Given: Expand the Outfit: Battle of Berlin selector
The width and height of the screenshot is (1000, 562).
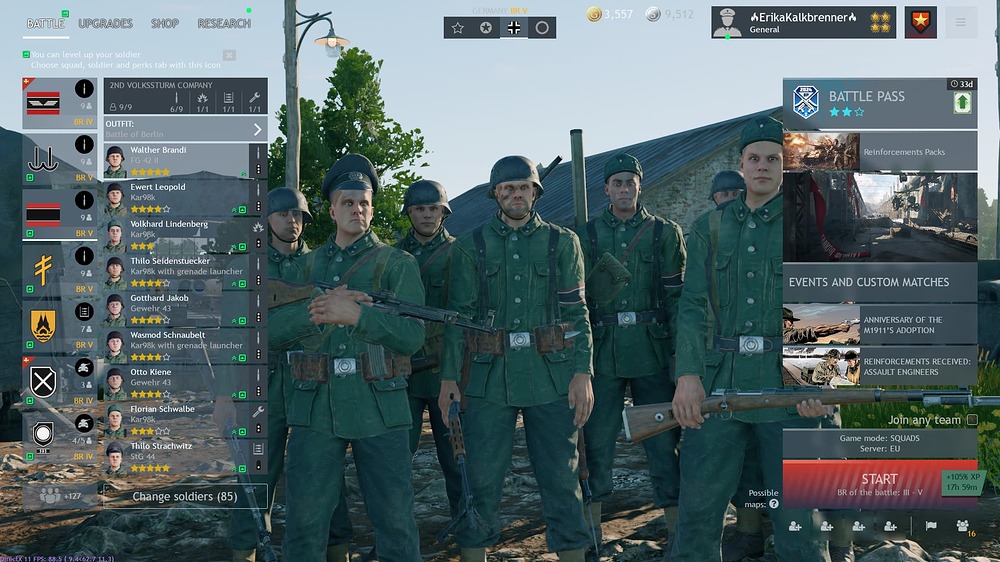Looking at the screenshot, I should pos(185,129).
